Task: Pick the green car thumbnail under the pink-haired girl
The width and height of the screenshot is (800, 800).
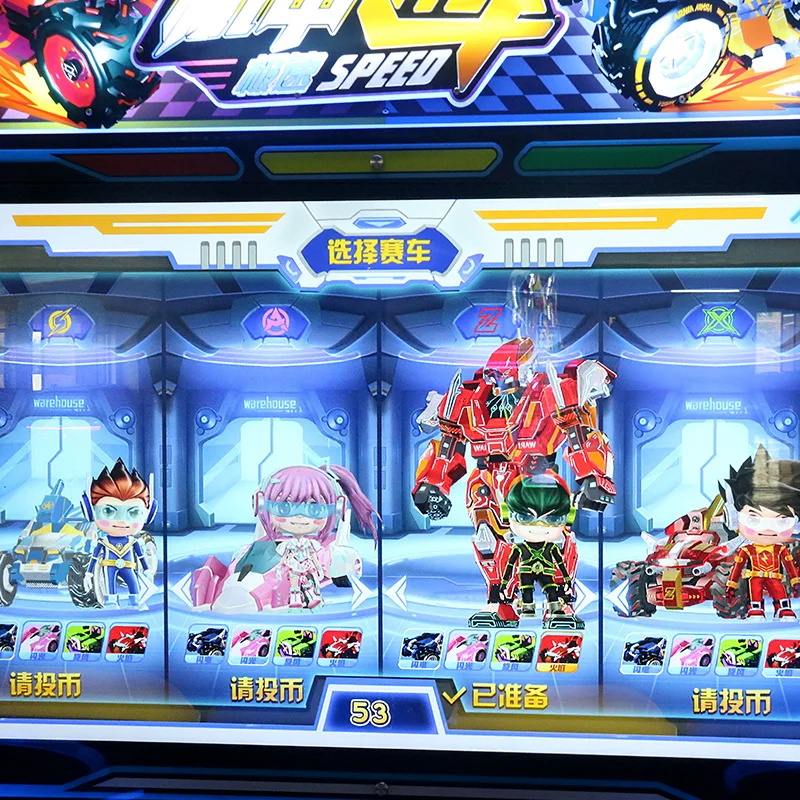Action: (x=296, y=643)
